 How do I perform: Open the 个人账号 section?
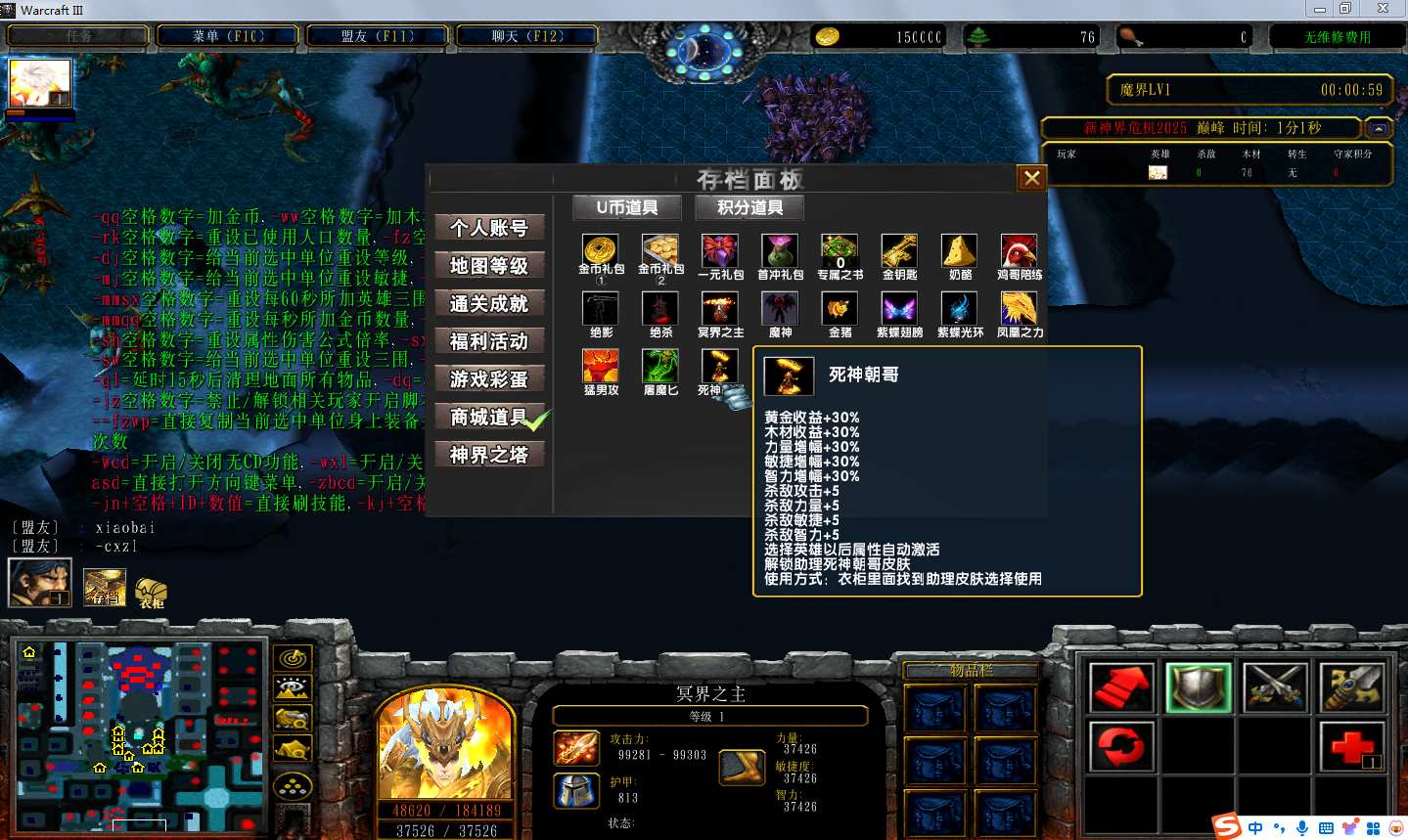[488, 228]
